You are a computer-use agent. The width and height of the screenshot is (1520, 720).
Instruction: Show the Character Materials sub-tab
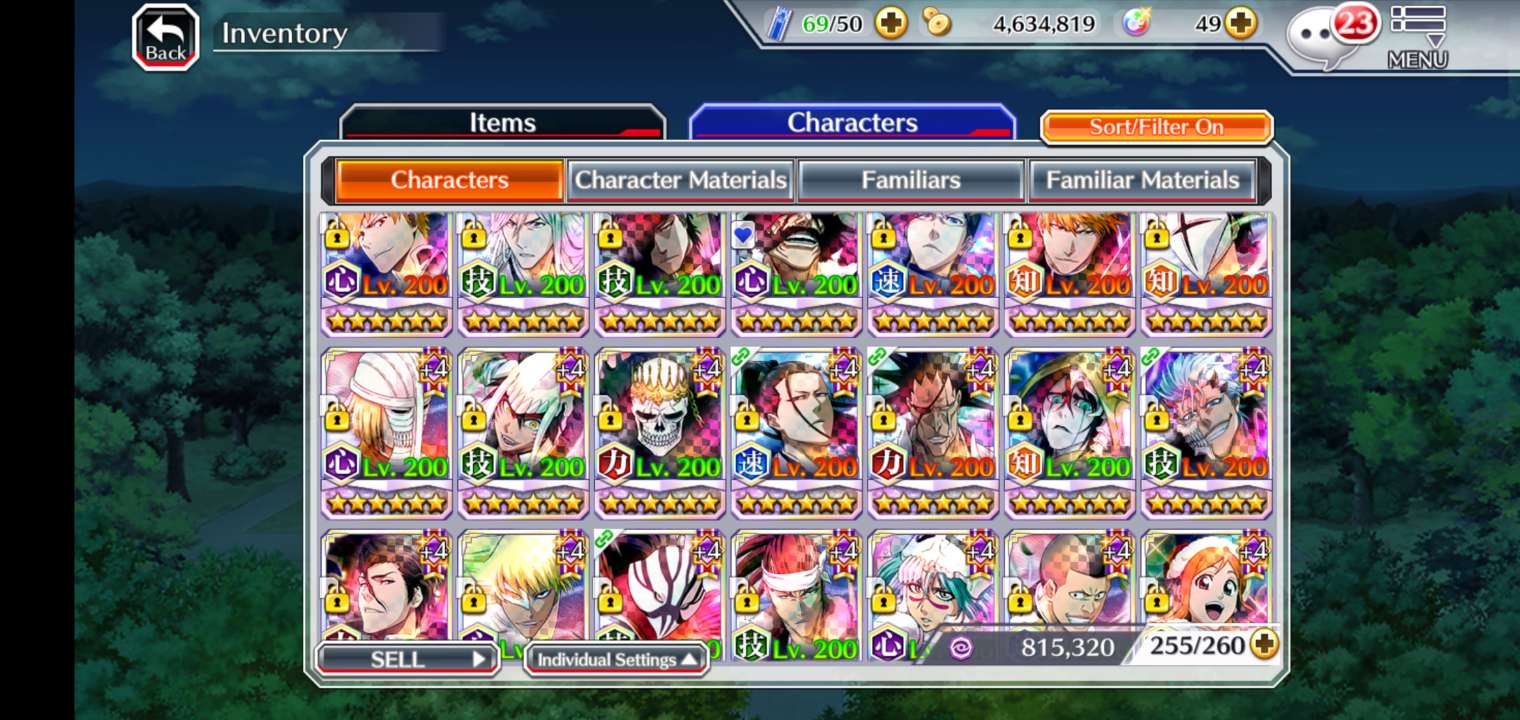point(680,180)
